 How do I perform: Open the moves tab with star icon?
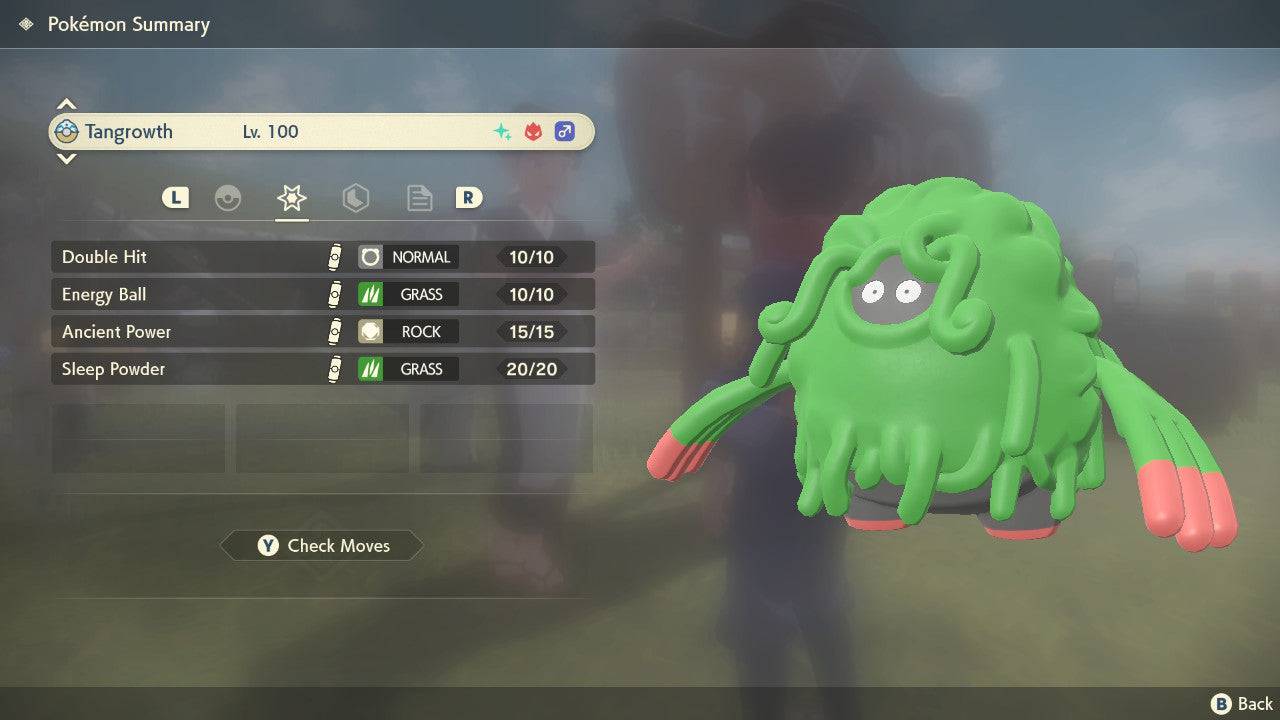tap(291, 198)
